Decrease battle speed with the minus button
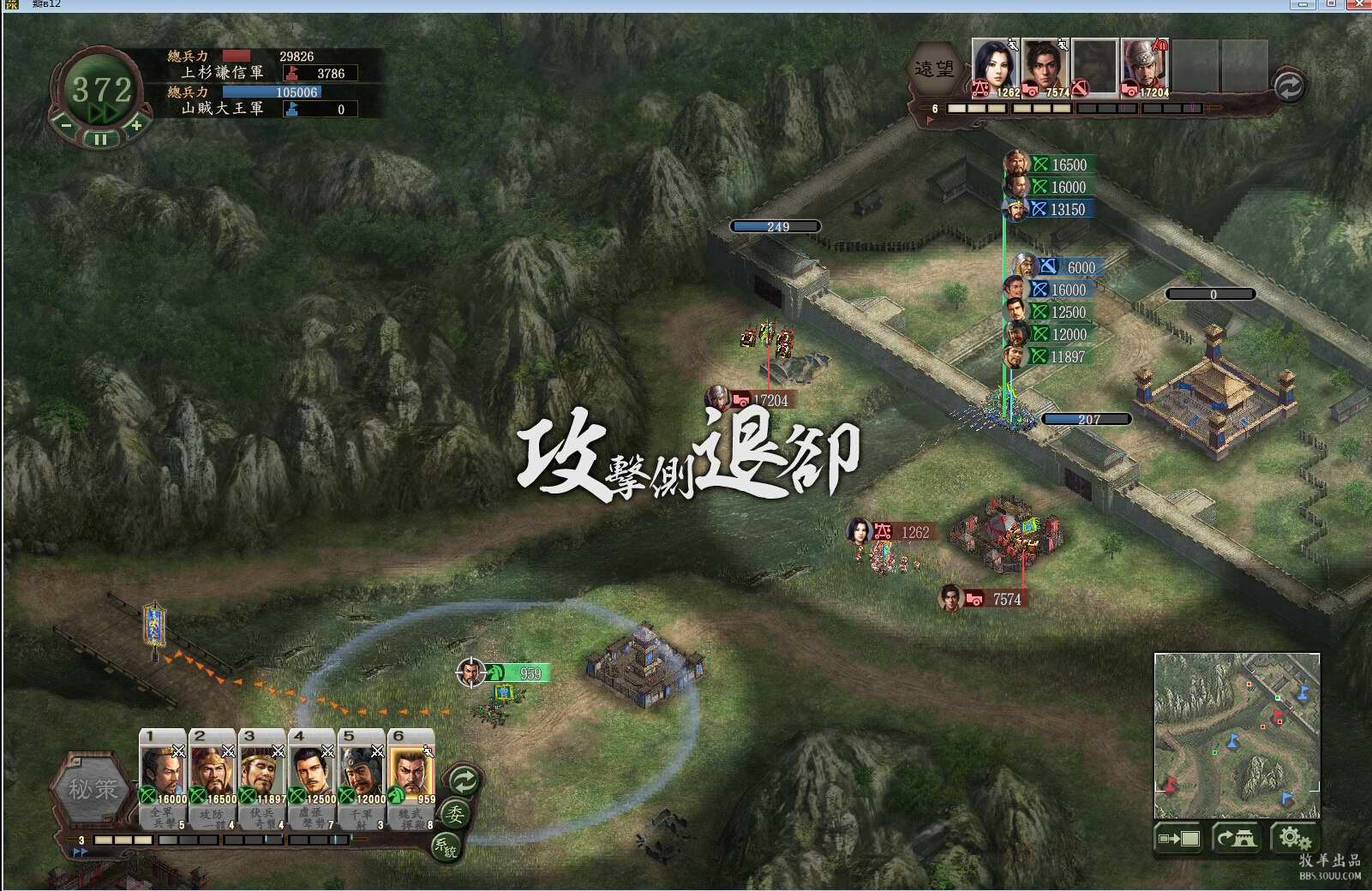Screen dimensions: 1372x891 pyautogui.click(x=67, y=125)
